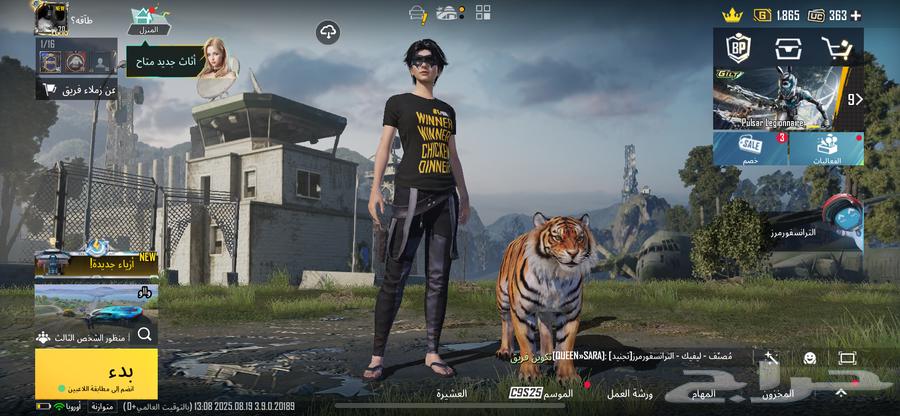Open the shopping cart shop
The image size is (900, 416).
pyautogui.click(x=836, y=48)
